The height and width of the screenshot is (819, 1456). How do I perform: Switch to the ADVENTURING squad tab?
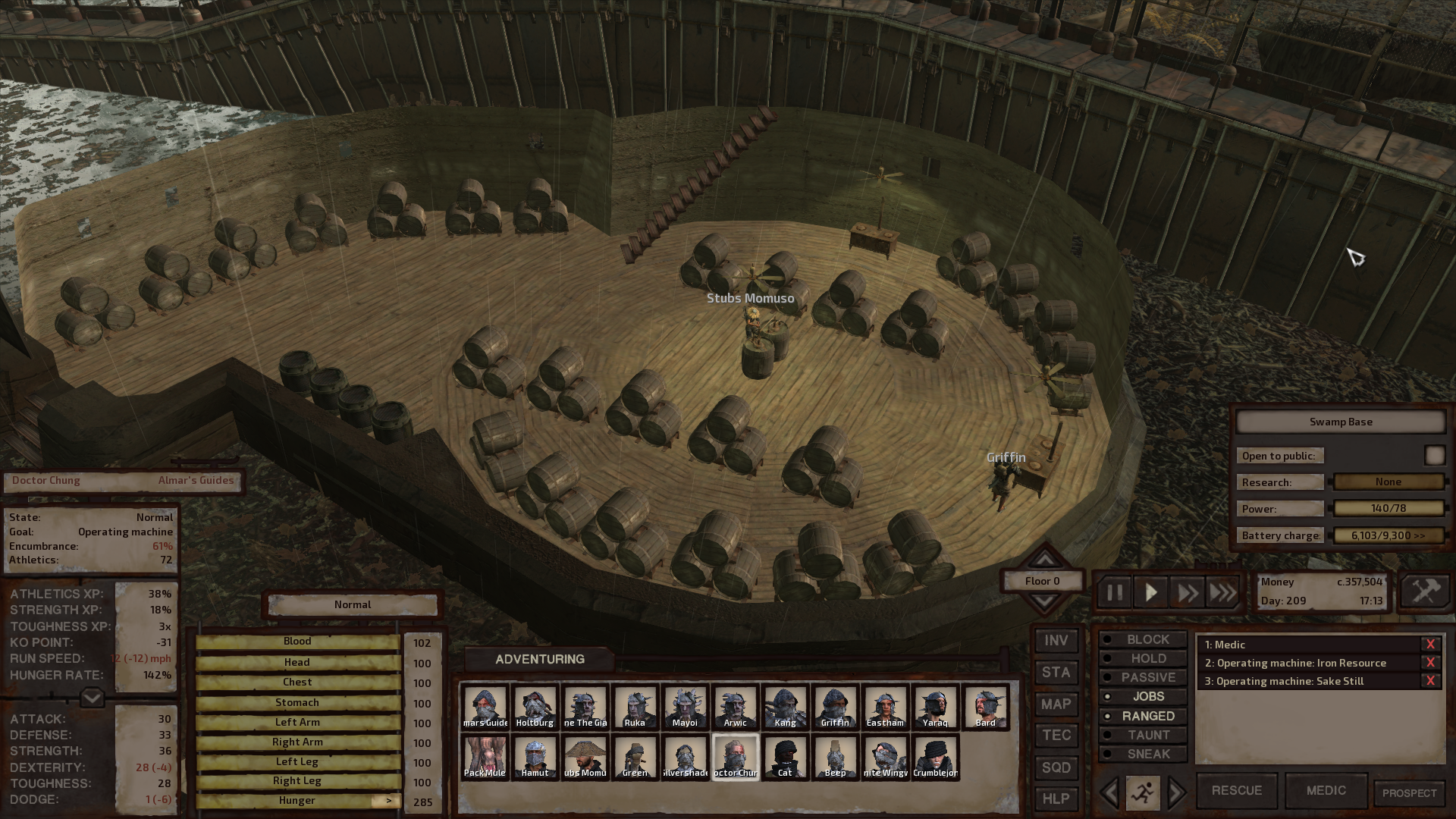point(539,659)
